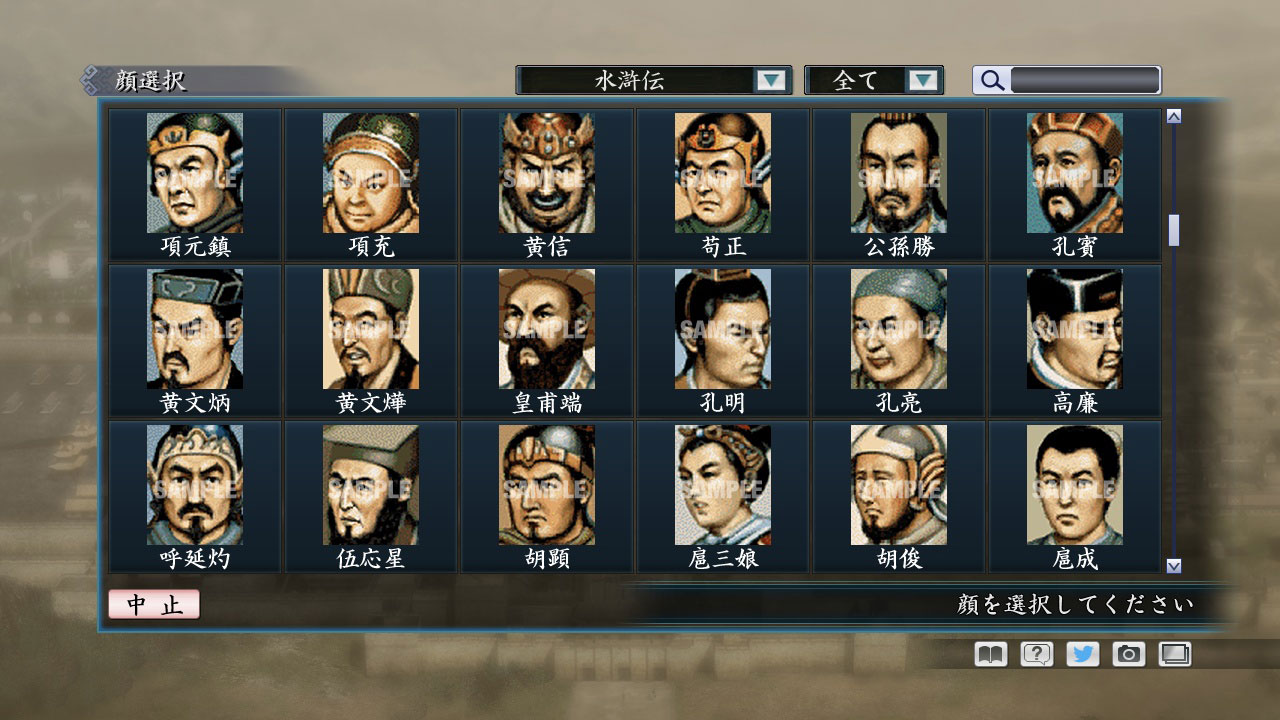Image resolution: width=1280 pixels, height=720 pixels.
Task: Select the 孔明 face portrait
Action: click(x=722, y=328)
